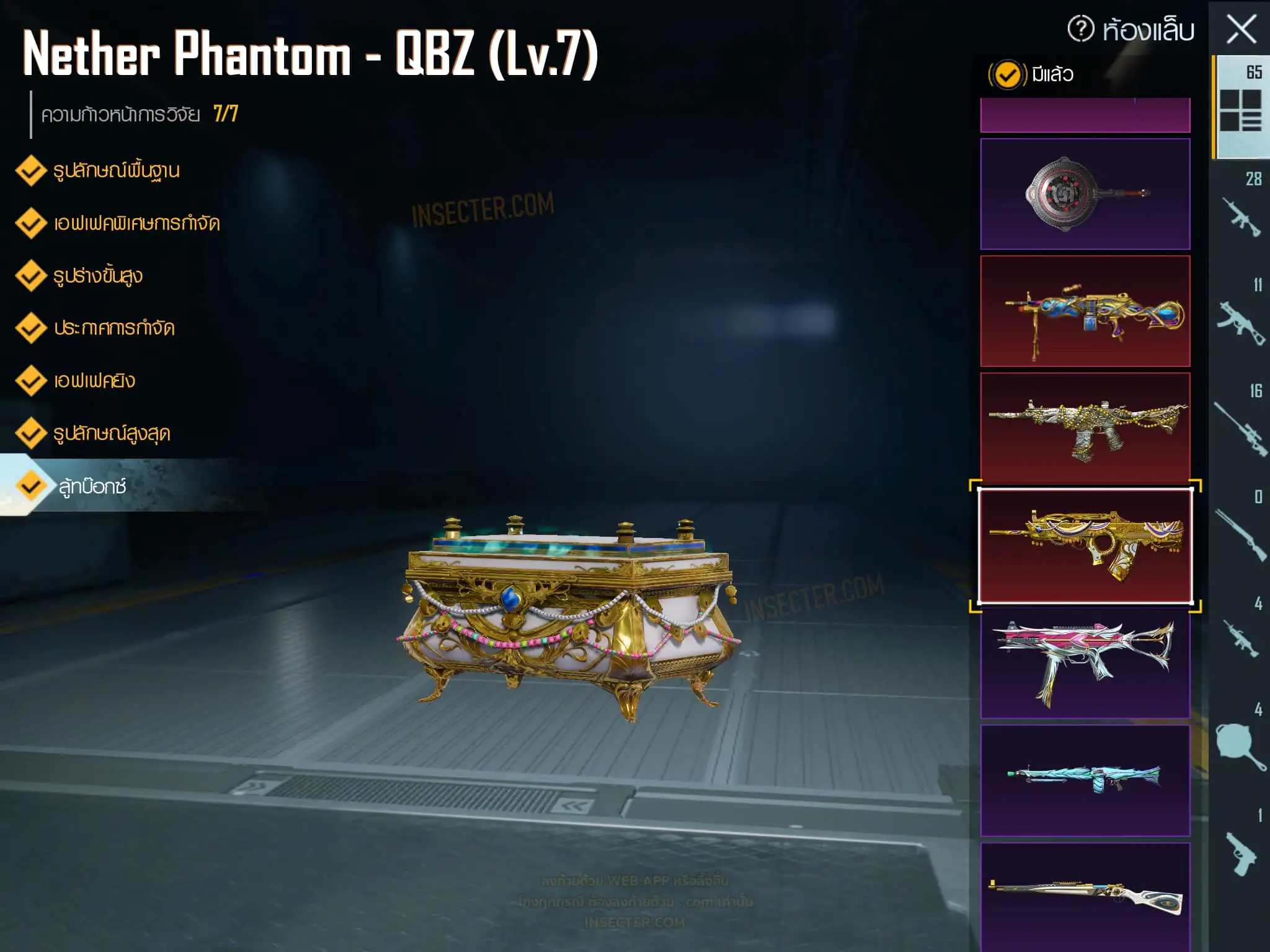Viewport: 1270px width, 952px height.
Task: Pick the red pan skin thumbnail
Action: (x=1085, y=194)
